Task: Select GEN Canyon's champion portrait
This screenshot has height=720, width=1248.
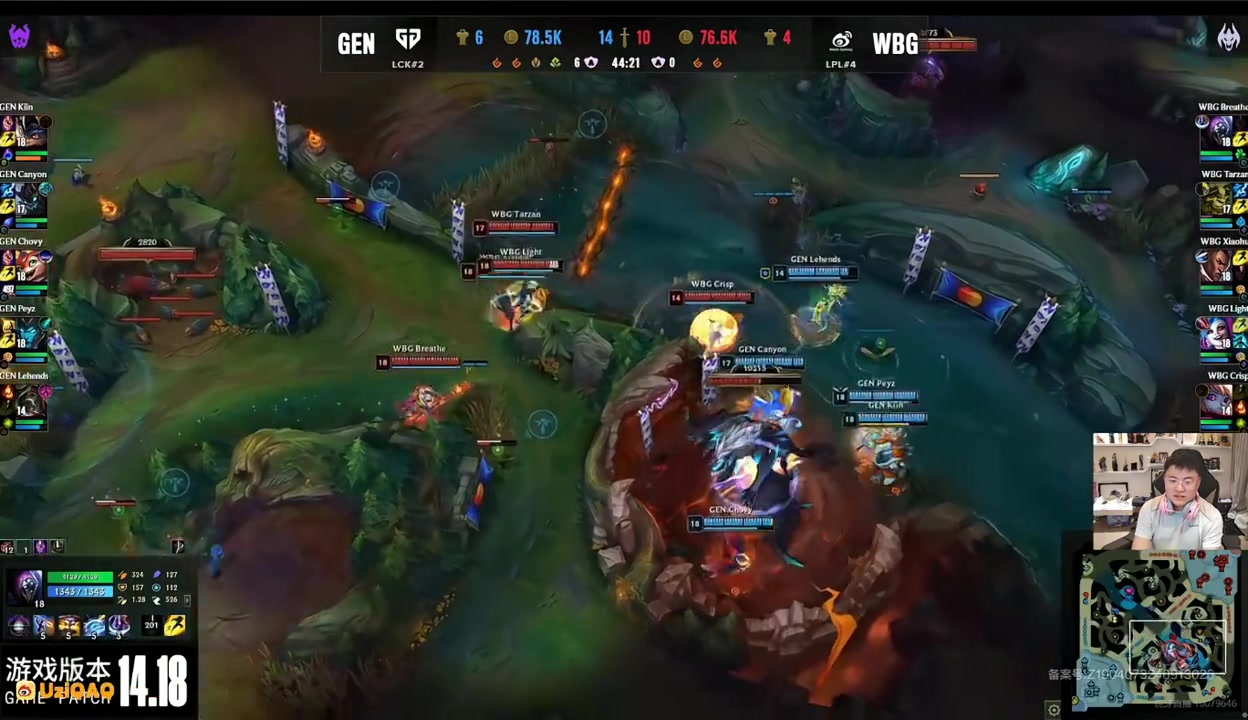Action: coord(32,198)
